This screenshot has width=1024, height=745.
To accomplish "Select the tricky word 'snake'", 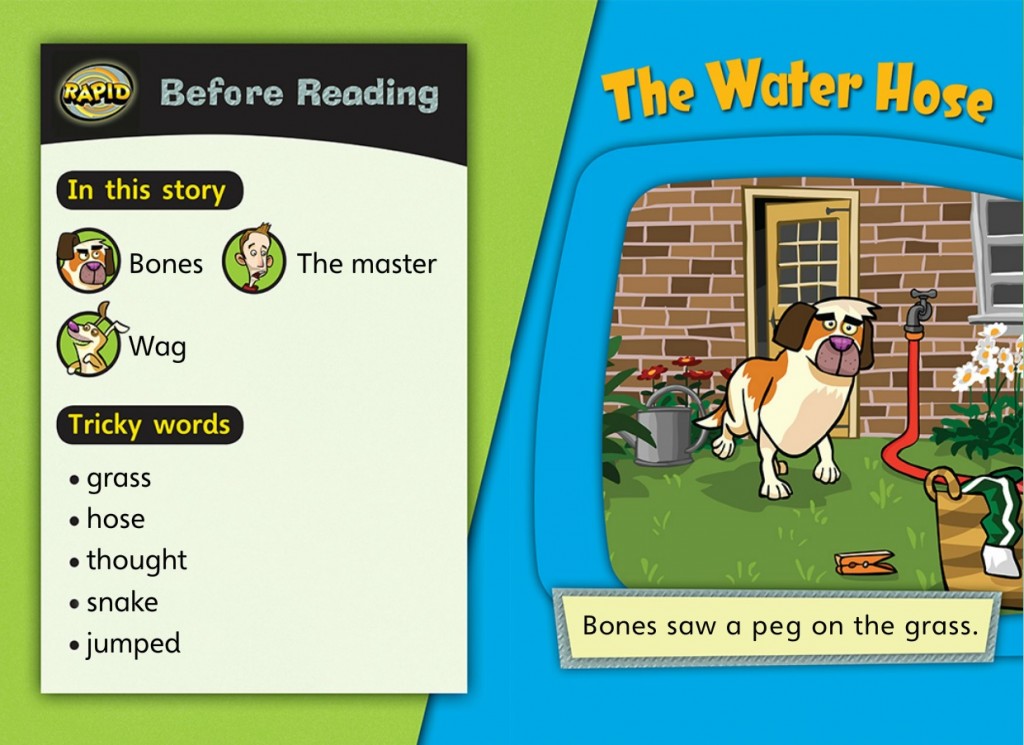I will [x=122, y=602].
